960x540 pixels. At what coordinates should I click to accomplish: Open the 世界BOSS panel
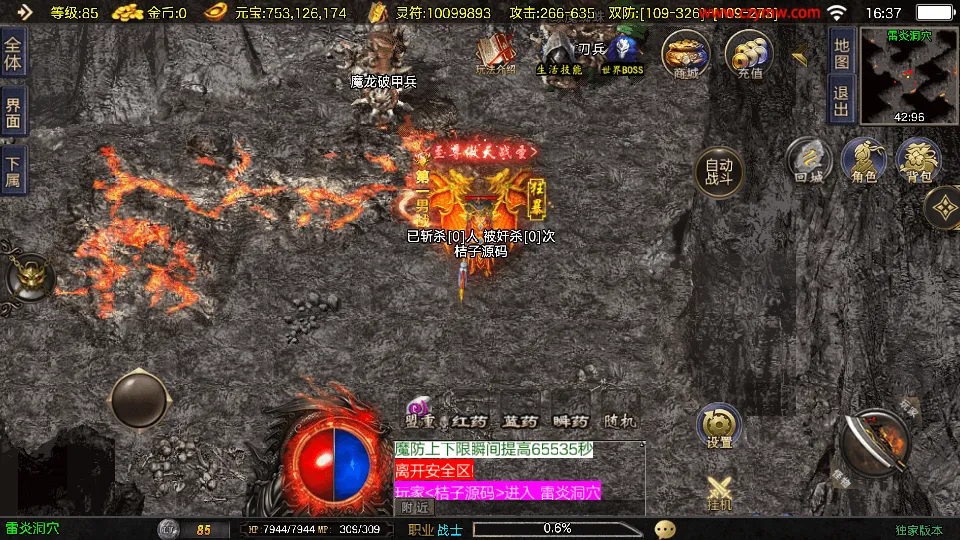pos(622,54)
